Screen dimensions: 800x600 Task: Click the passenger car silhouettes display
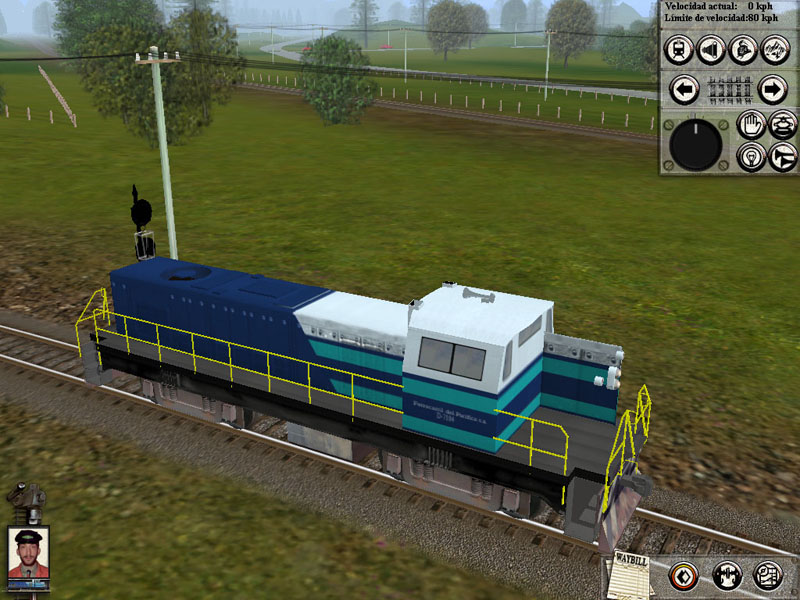click(728, 90)
